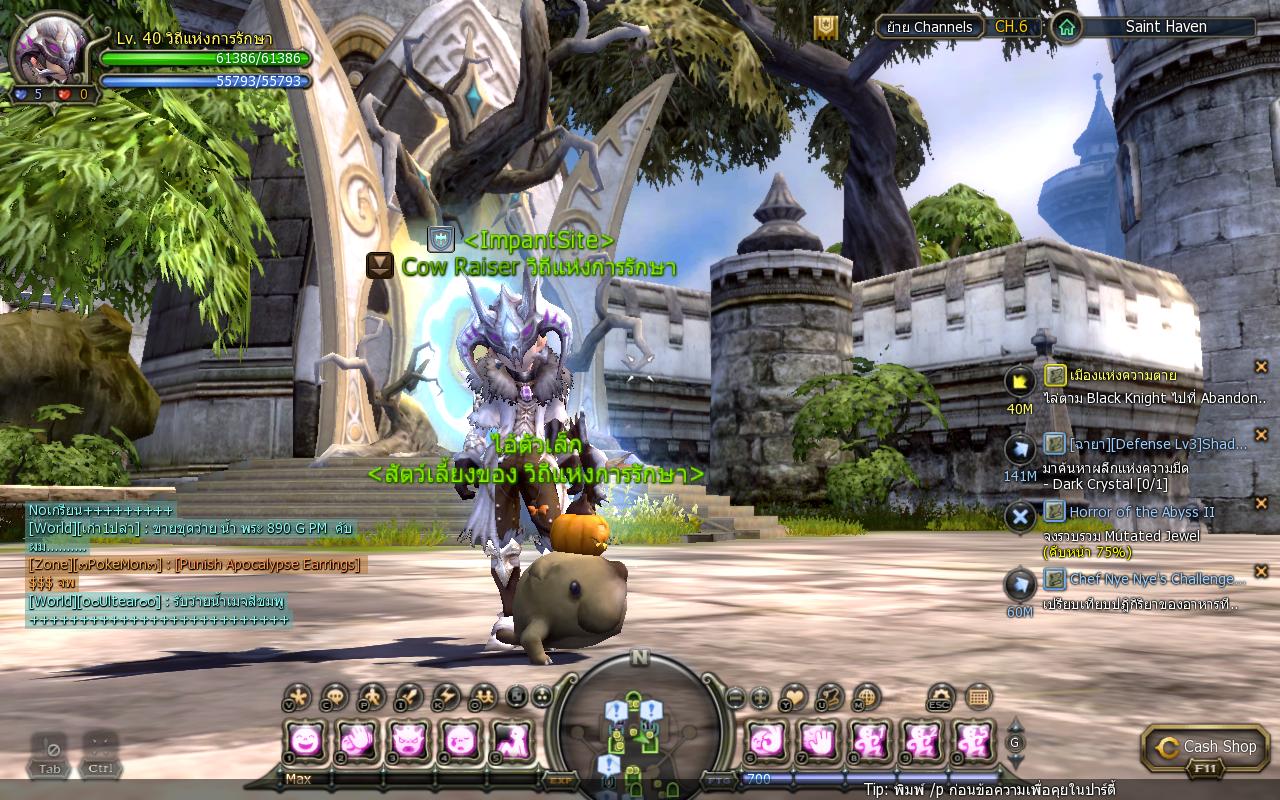
Task: Use the open palm gesture in slot 7
Action: (x=819, y=741)
